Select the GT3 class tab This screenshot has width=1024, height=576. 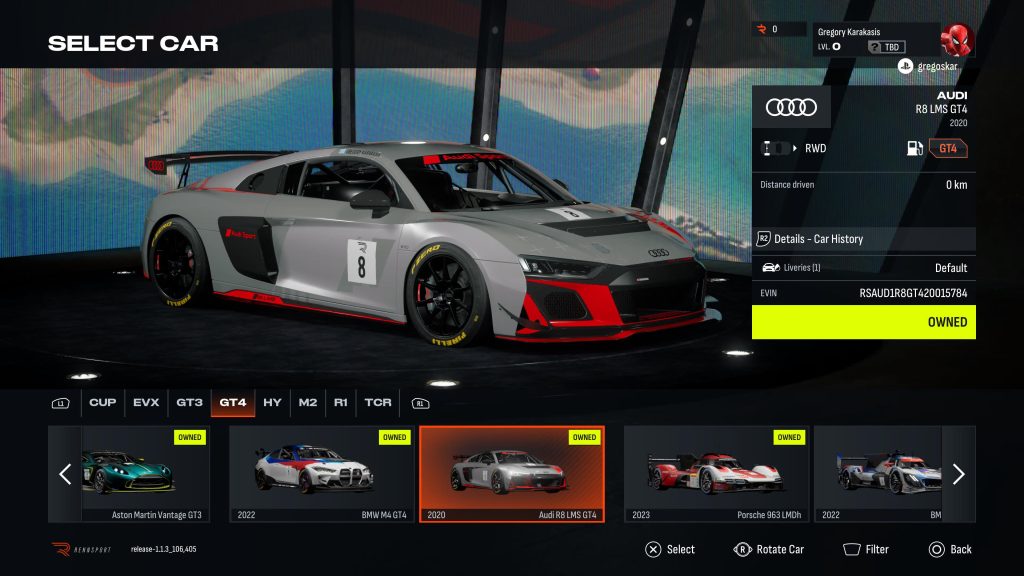[190, 403]
